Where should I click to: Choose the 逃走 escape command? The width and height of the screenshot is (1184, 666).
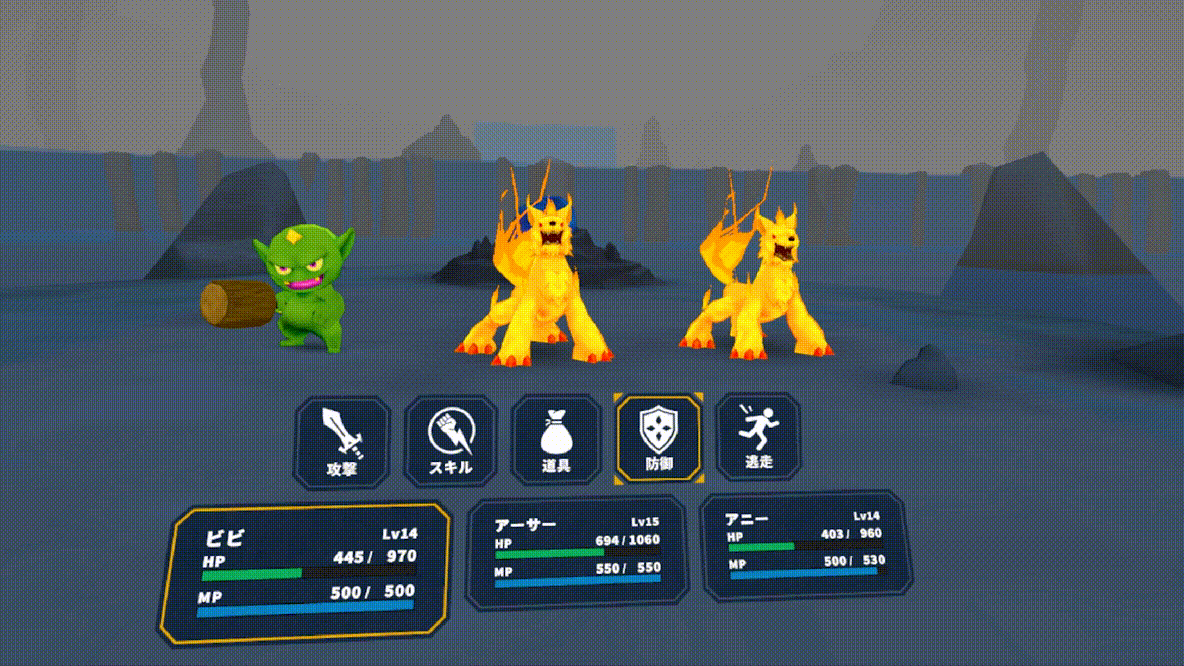(759, 436)
